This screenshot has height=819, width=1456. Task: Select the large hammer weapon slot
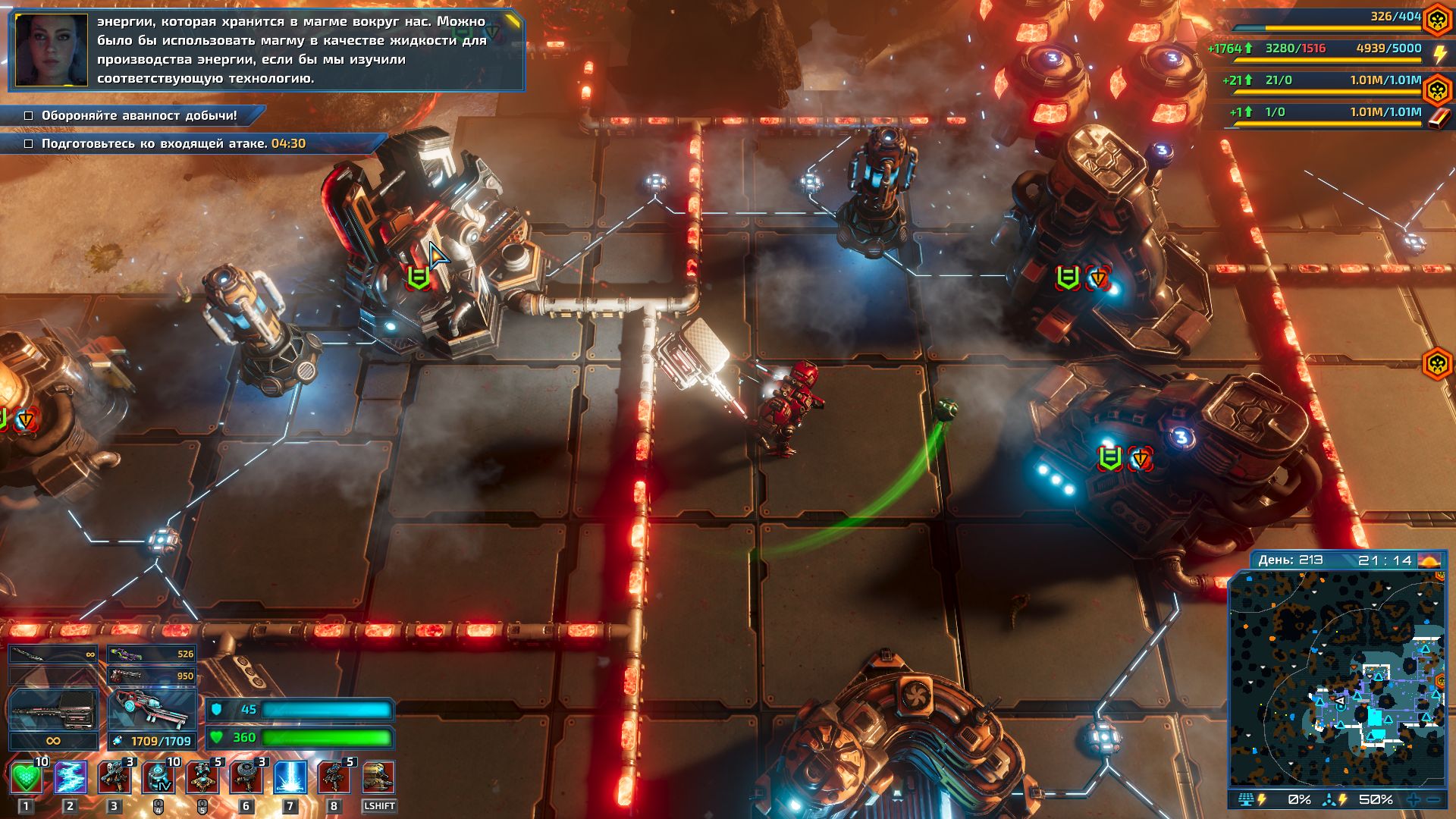click(x=53, y=711)
